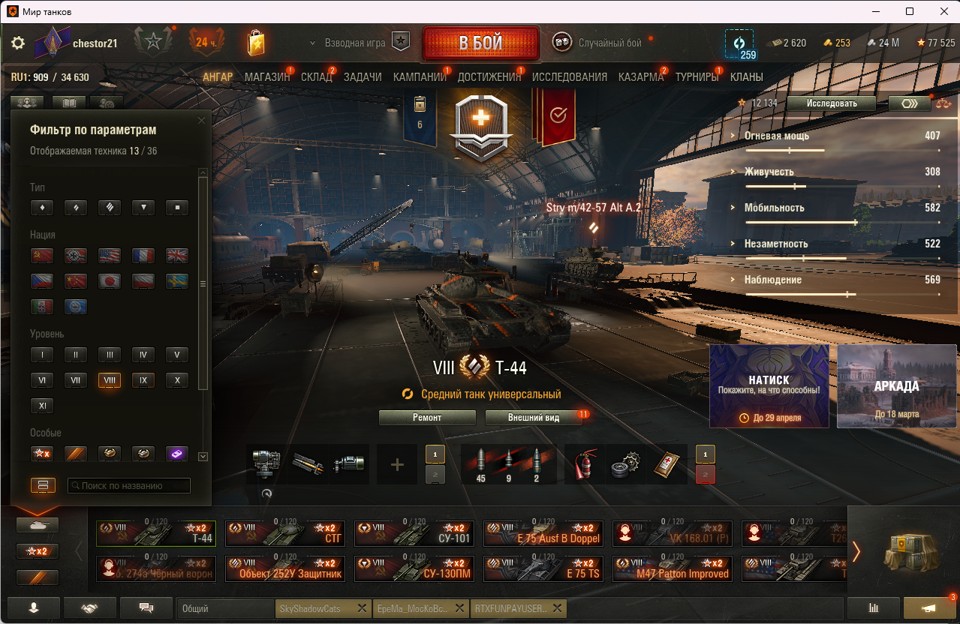Open the МАГАЗИН tab
The image size is (960, 624).
click(267, 77)
